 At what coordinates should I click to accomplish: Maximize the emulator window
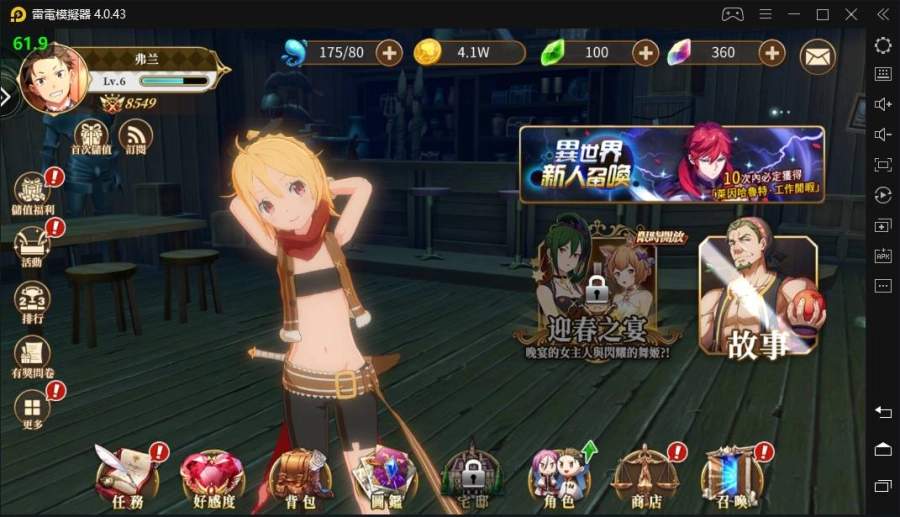[x=822, y=14]
